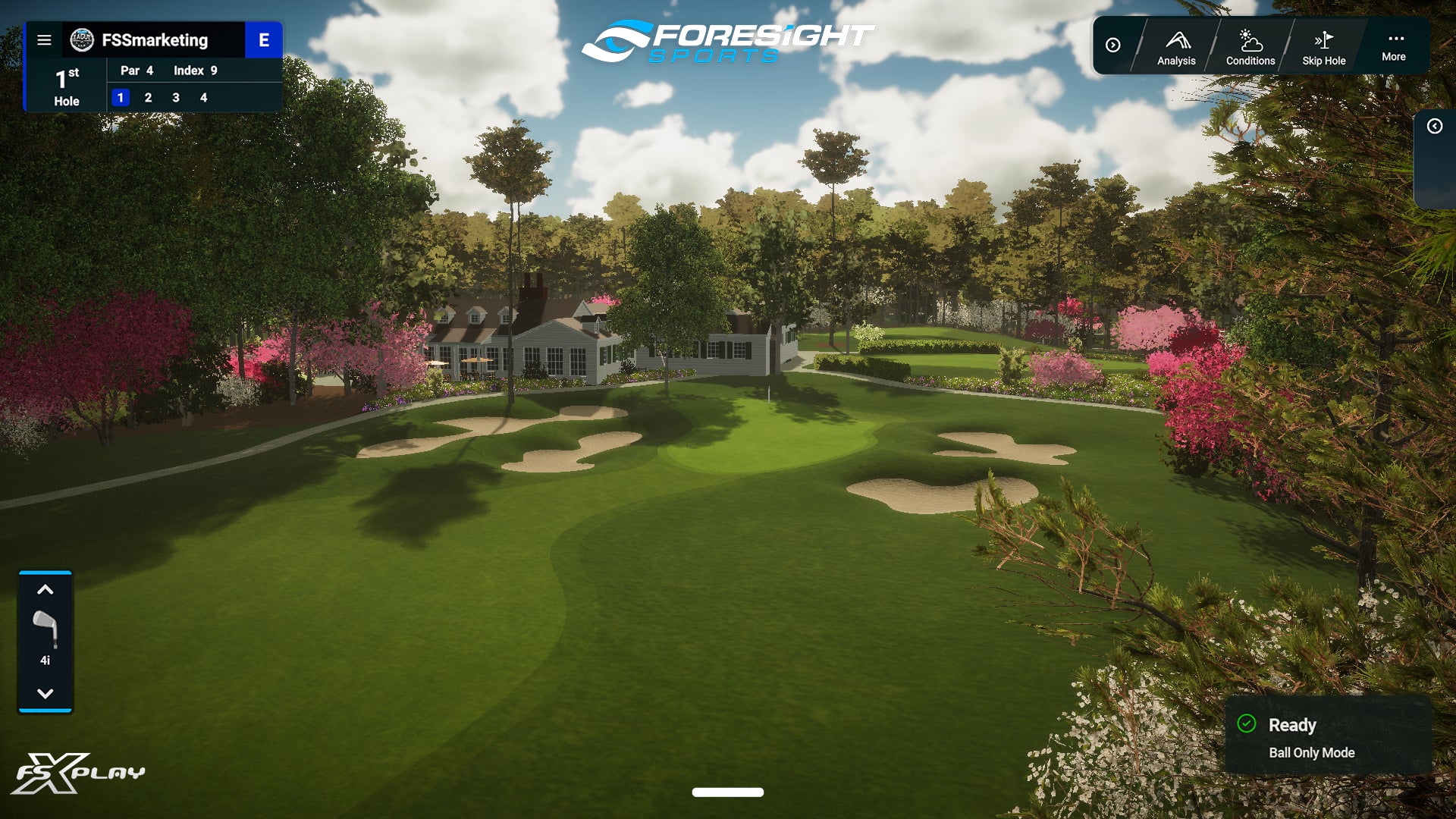Open the More options menu
The width and height of the screenshot is (1456, 819).
(1393, 46)
